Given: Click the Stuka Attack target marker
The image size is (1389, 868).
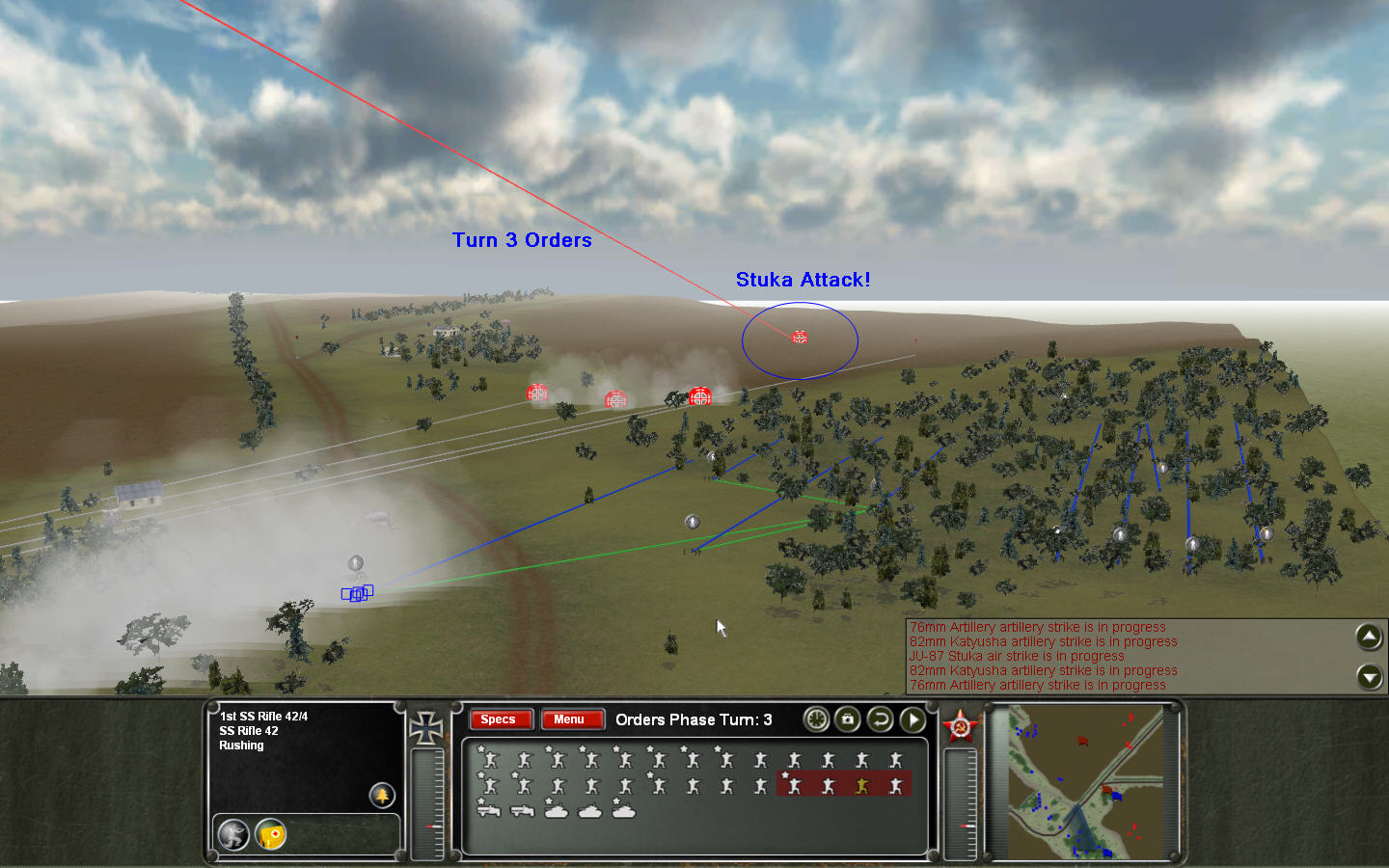Looking at the screenshot, I should point(800,338).
